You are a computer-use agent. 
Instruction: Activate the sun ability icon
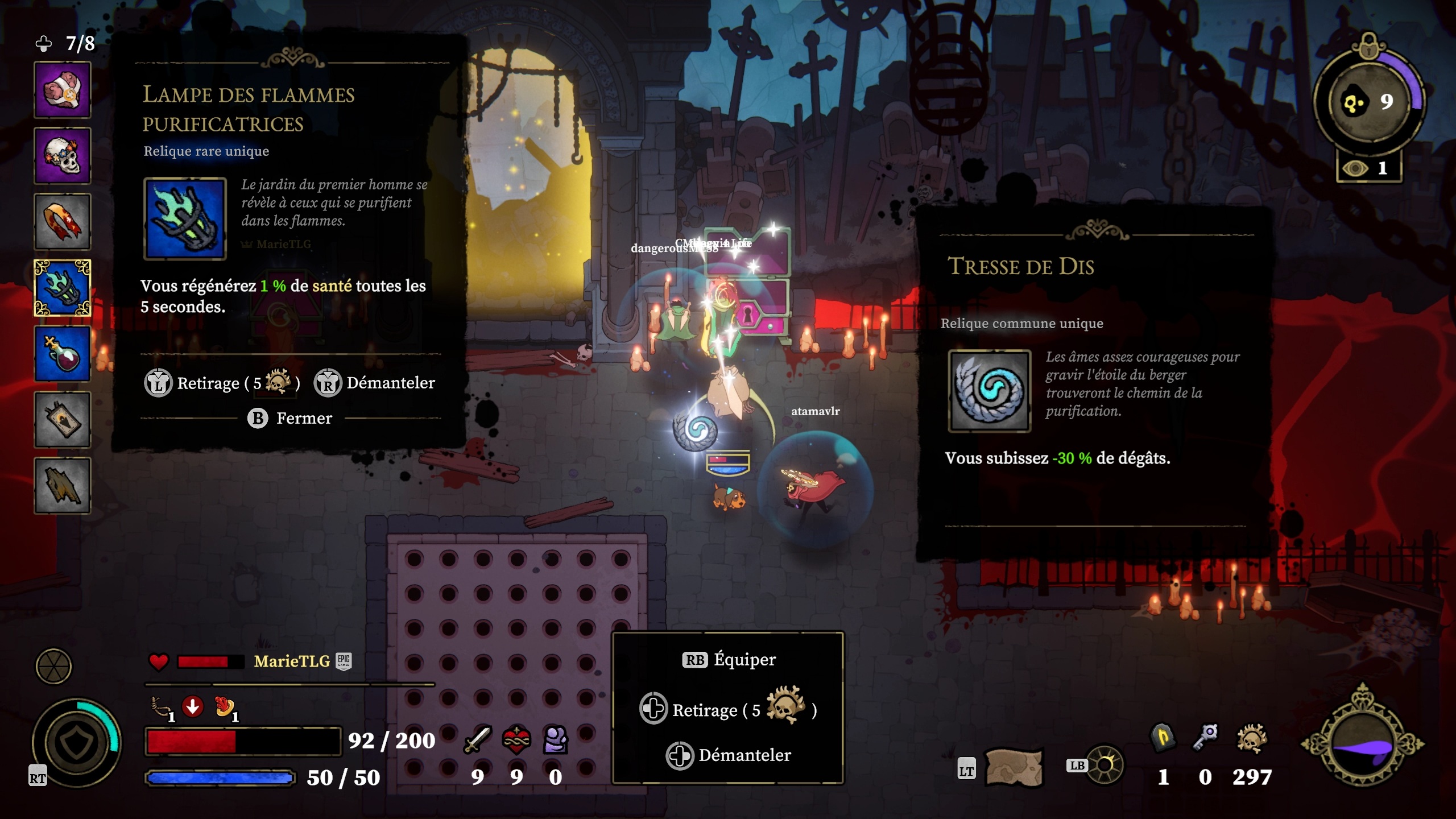1105,766
